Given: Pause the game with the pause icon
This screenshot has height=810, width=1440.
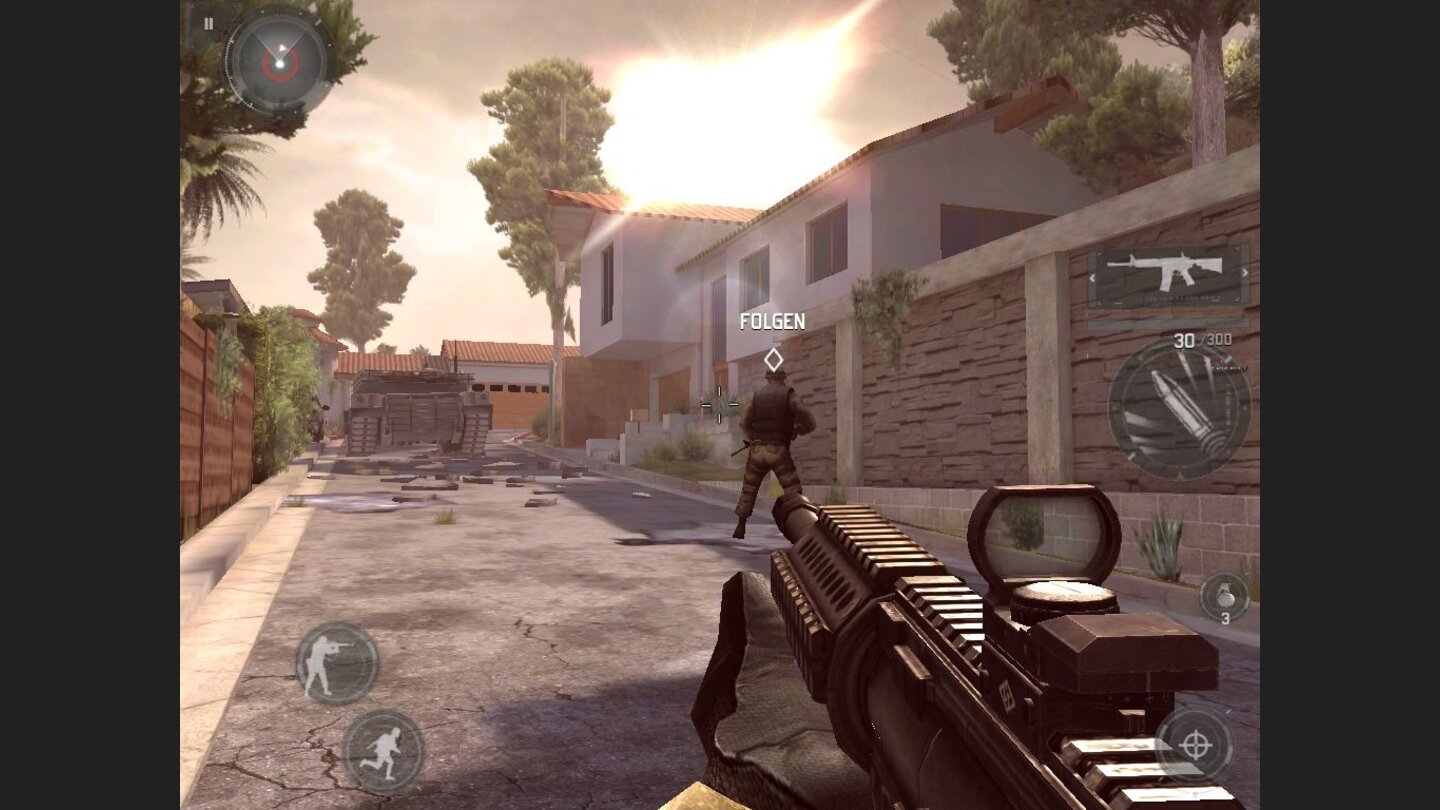Looking at the screenshot, I should point(208,23).
